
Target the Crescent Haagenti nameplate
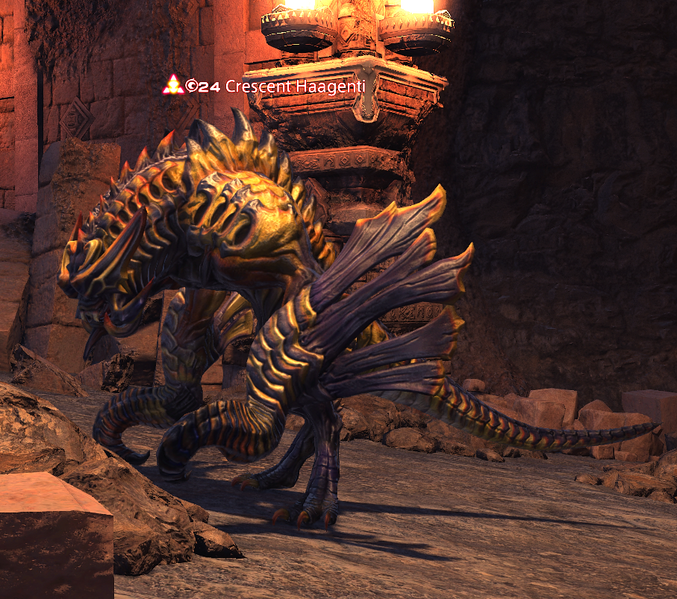click(286, 86)
